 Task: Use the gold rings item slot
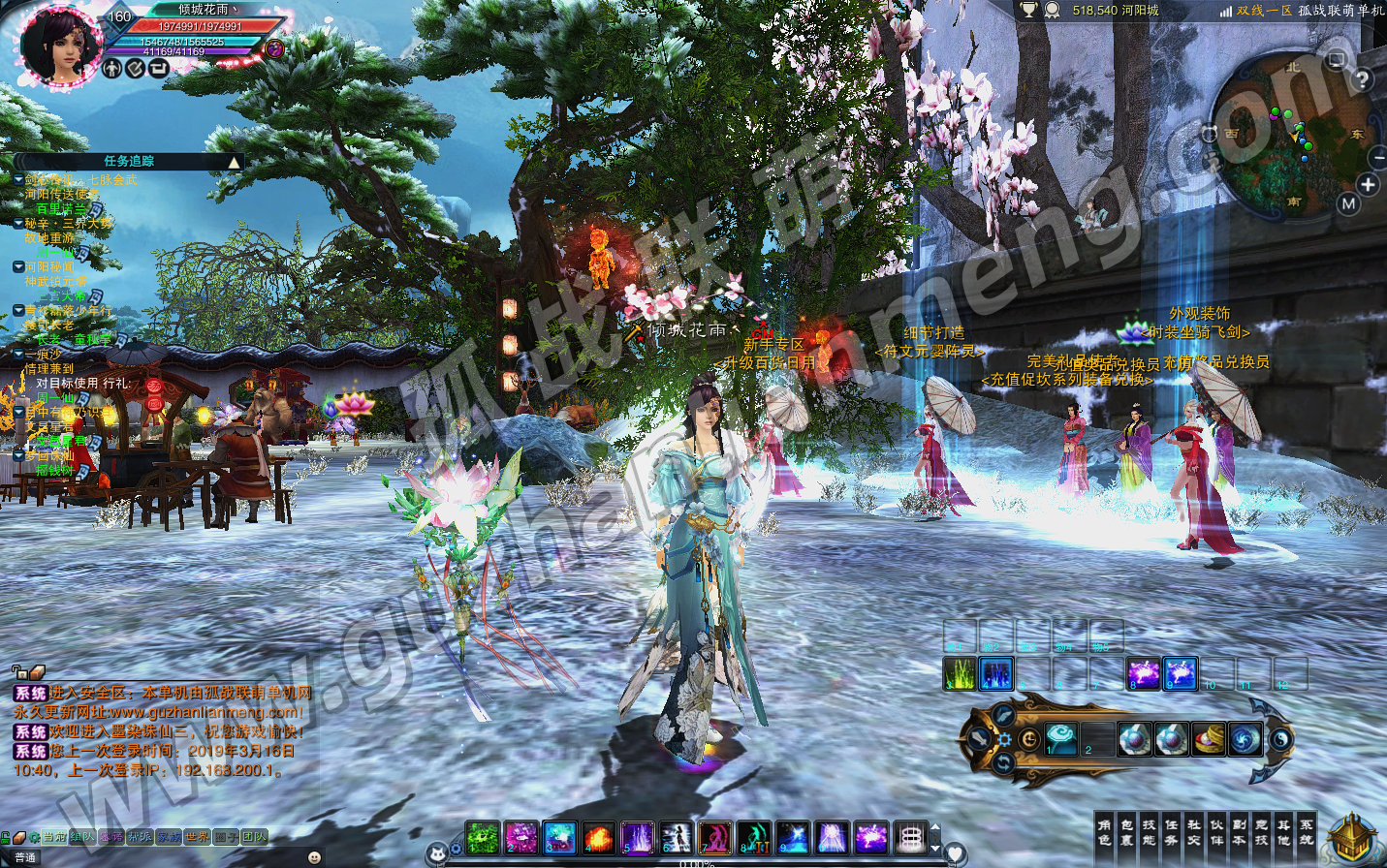click(1208, 740)
